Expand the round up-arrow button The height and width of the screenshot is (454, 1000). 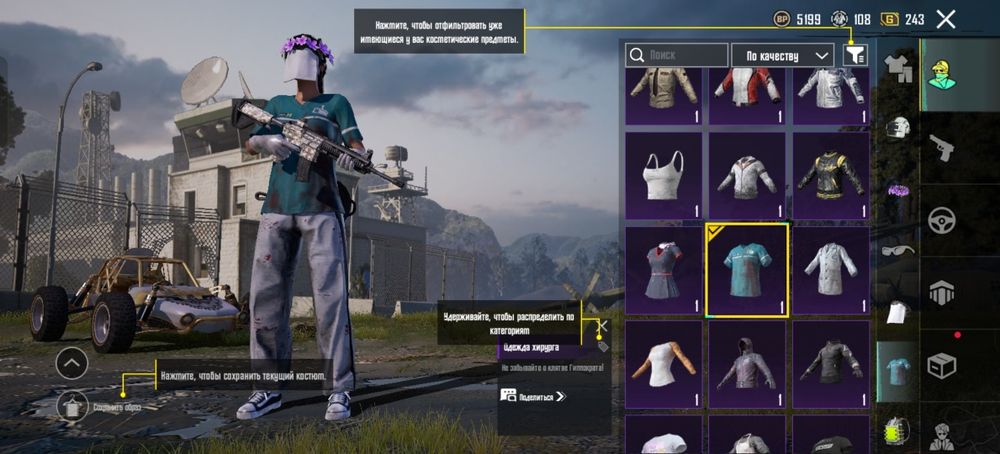click(72, 363)
